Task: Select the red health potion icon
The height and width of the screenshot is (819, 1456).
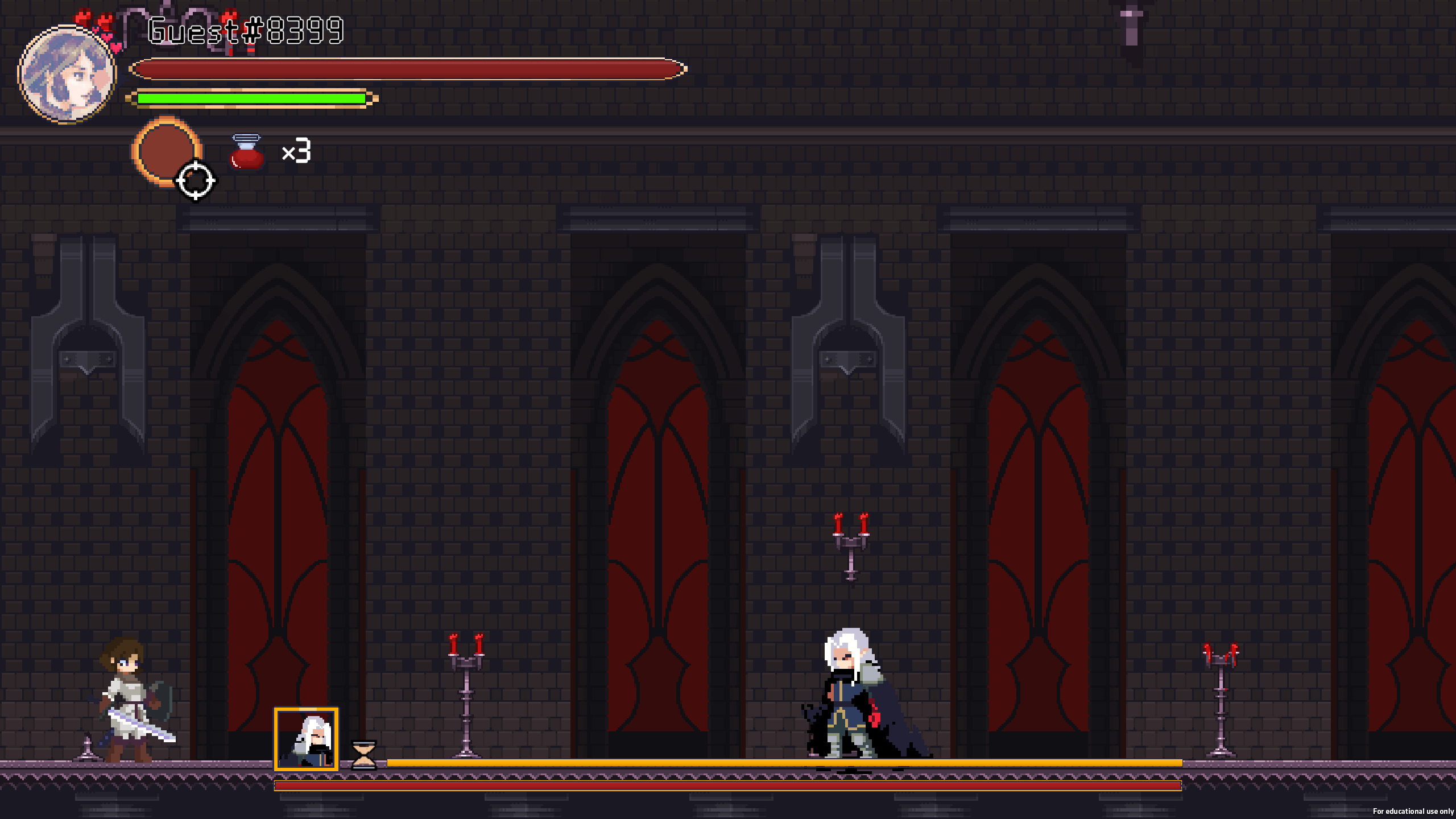Action: click(x=246, y=152)
